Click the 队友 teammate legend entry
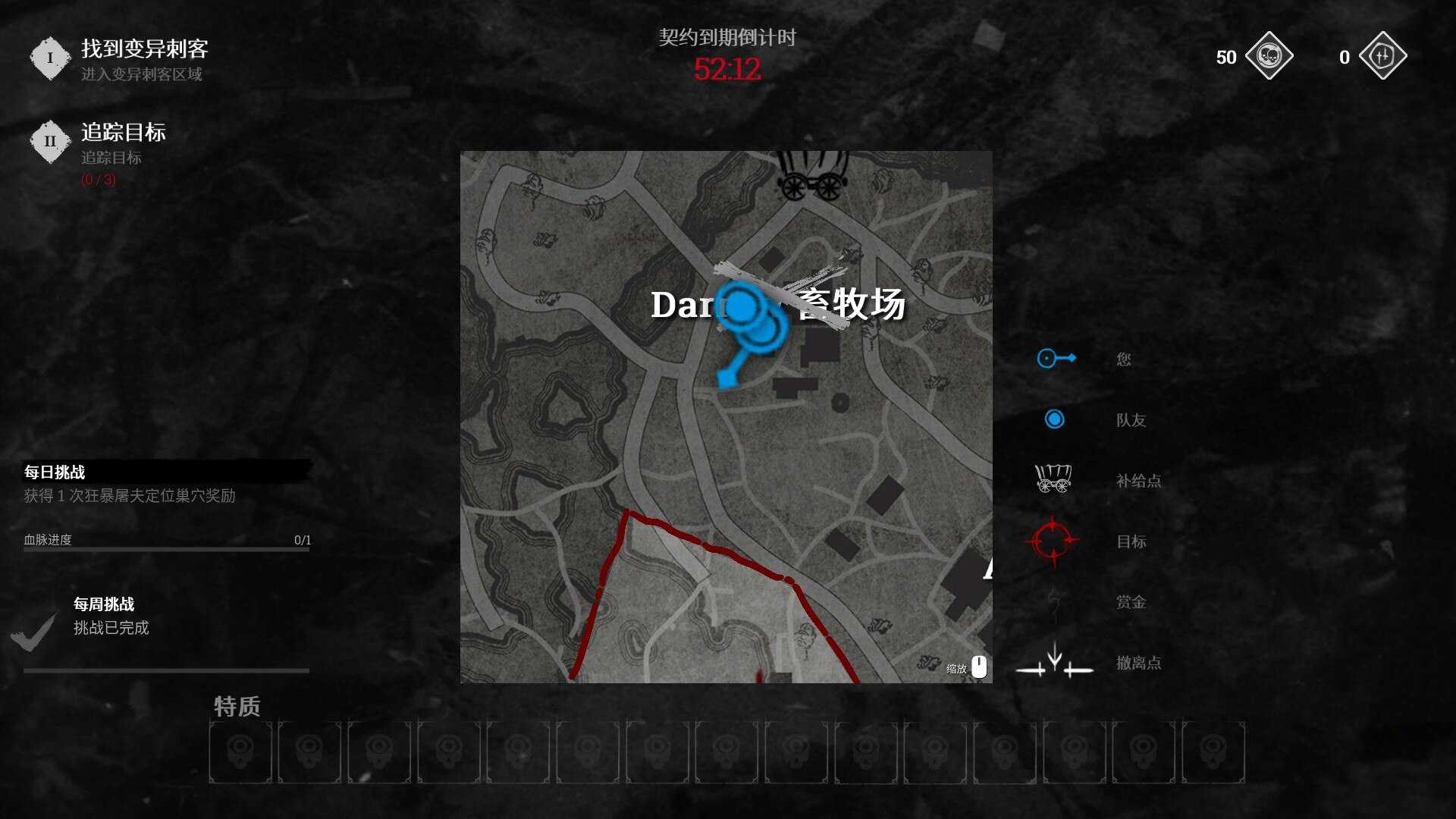The width and height of the screenshot is (1456, 819). (x=1130, y=420)
